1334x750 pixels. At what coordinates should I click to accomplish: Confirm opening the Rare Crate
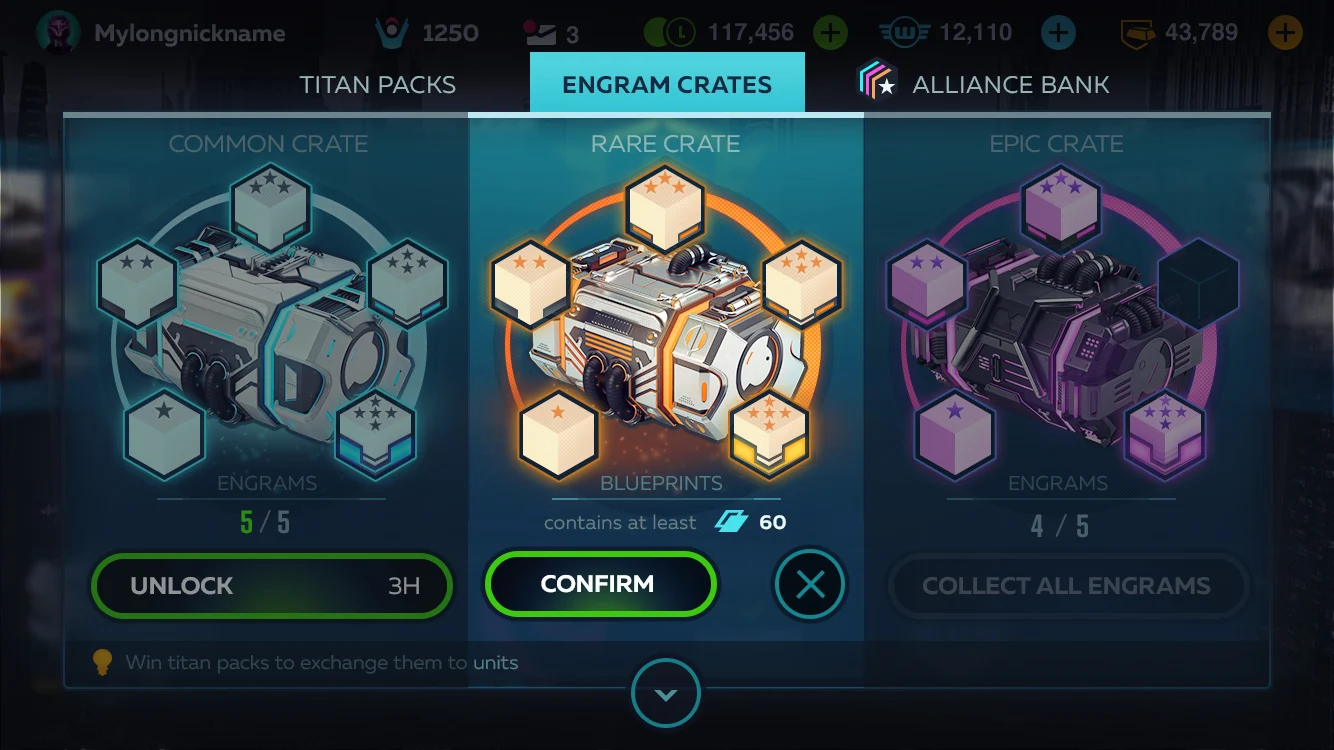click(x=600, y=584)
